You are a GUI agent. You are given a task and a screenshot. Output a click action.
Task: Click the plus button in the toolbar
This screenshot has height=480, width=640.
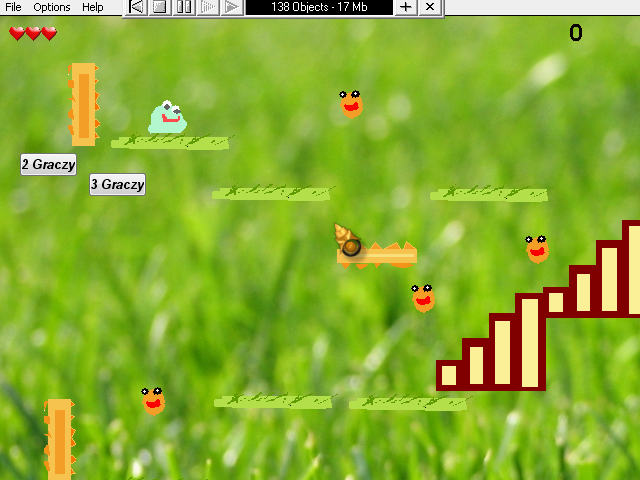(405, 7)
